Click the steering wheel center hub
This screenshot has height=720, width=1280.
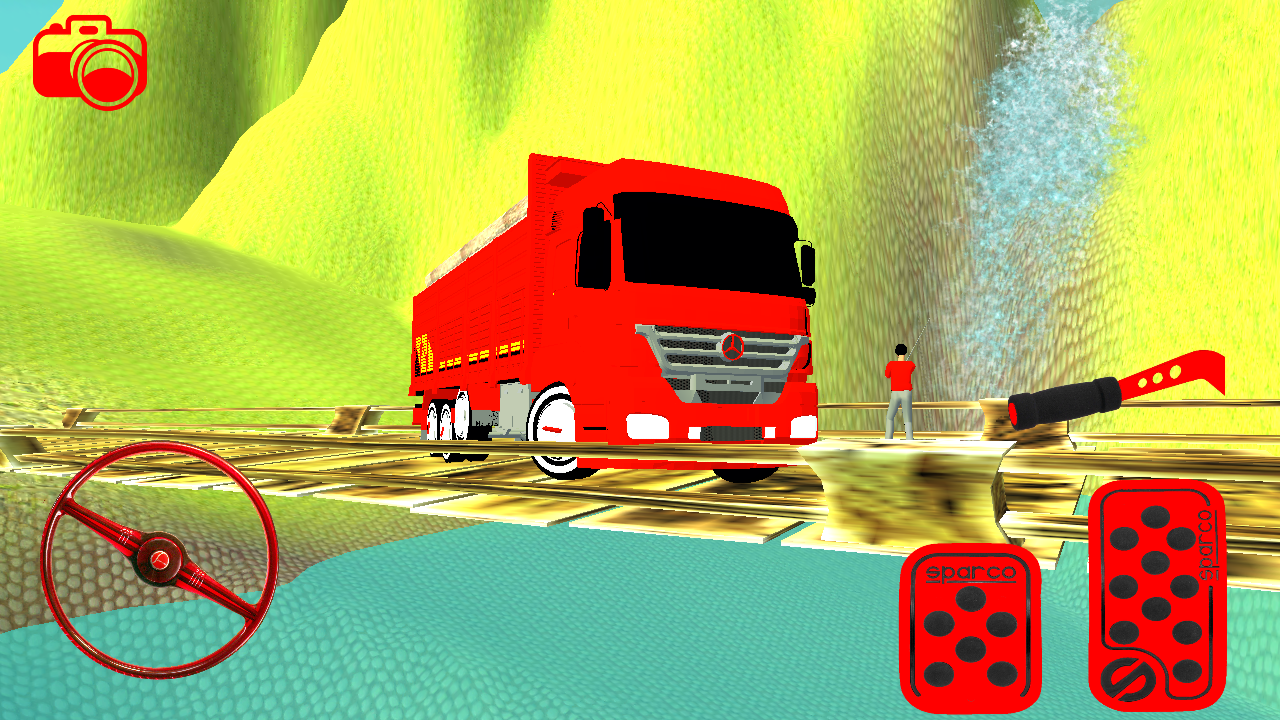coord(160,560)
